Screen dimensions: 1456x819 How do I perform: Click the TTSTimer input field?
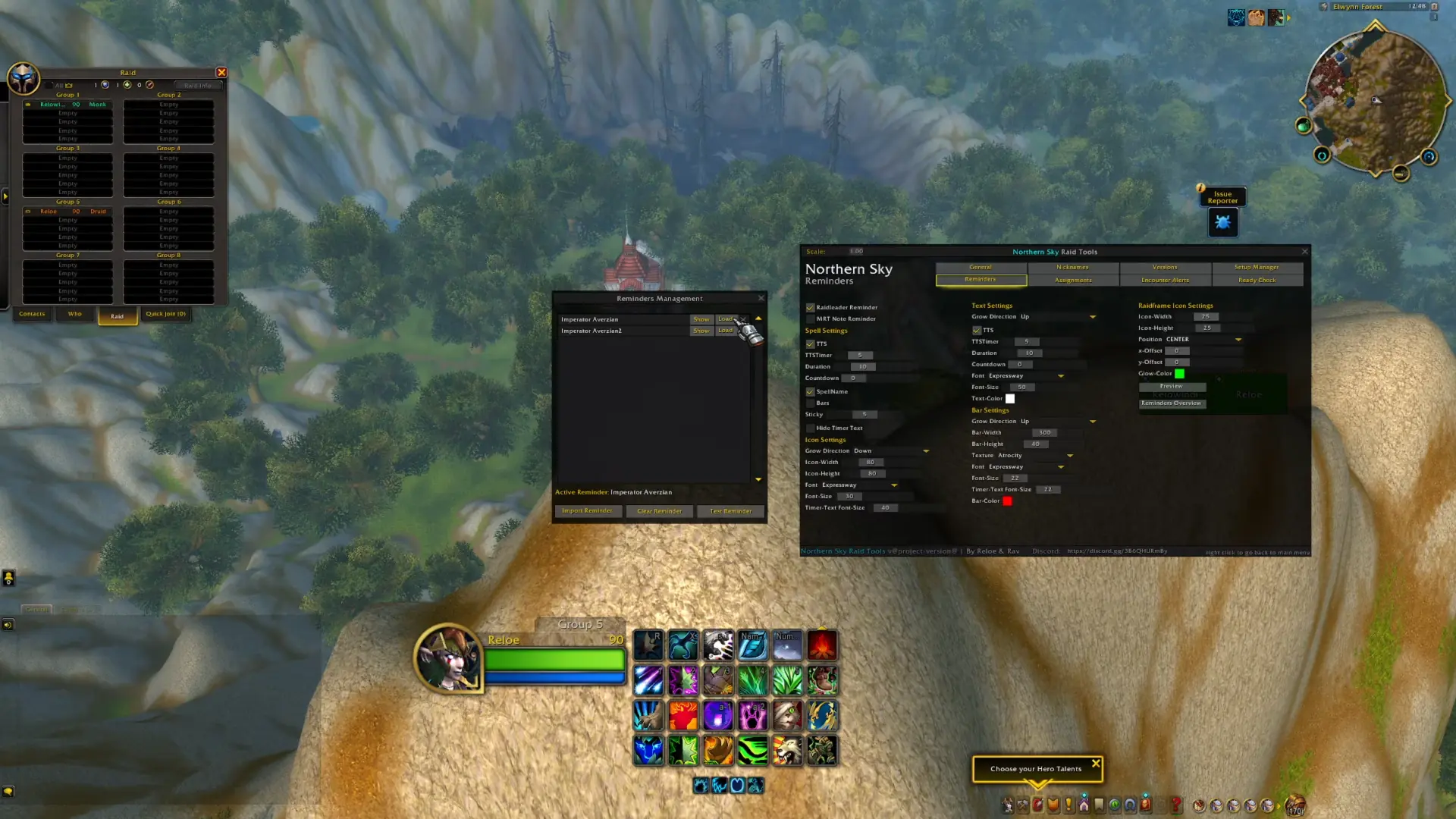click(859, 355)
